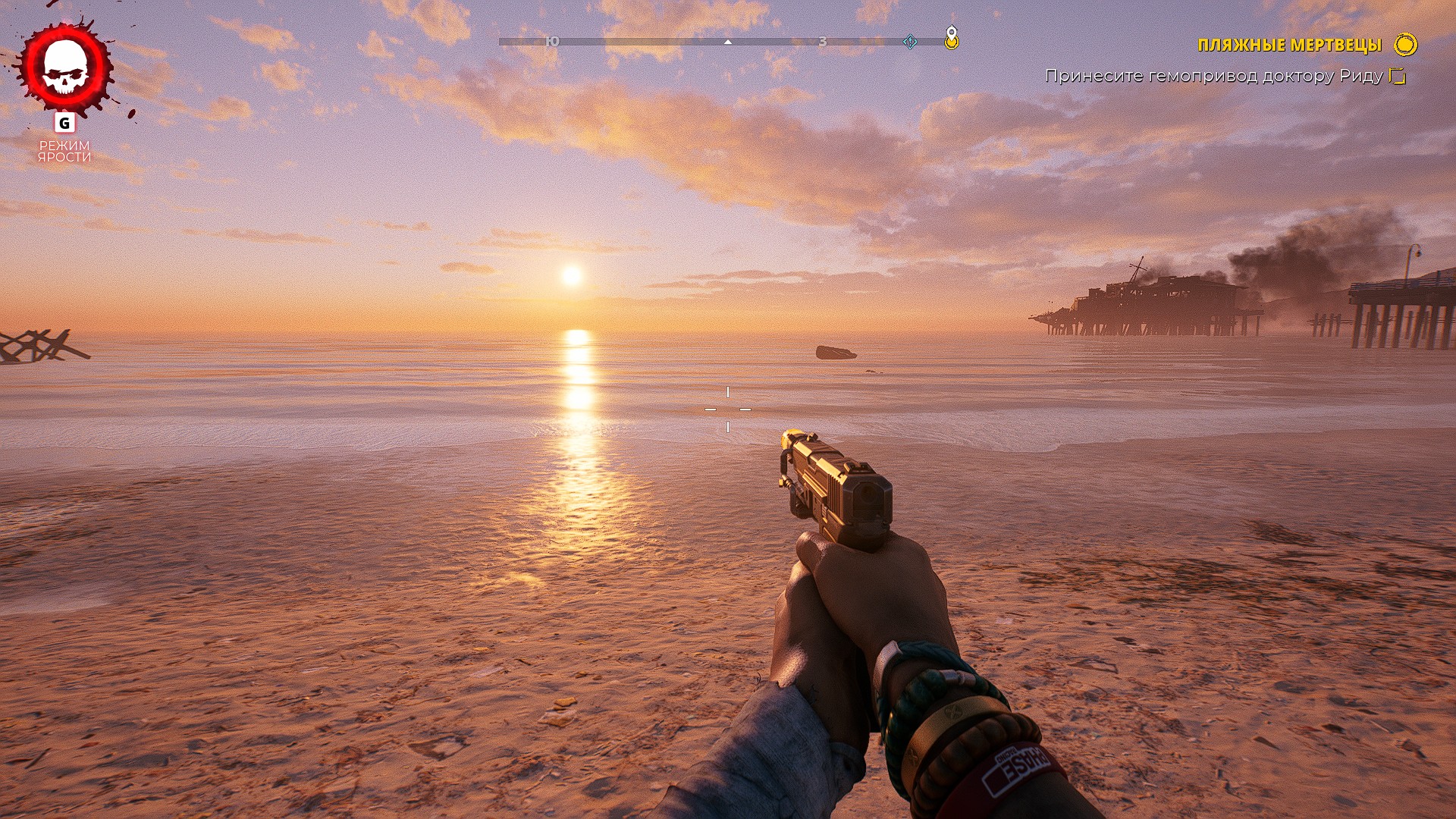This screenshot has height=819, width=1456.
Task: Select the Doctor Reed hemodrive objective line
Action: pyautogui.click(x=1213, y=76)
